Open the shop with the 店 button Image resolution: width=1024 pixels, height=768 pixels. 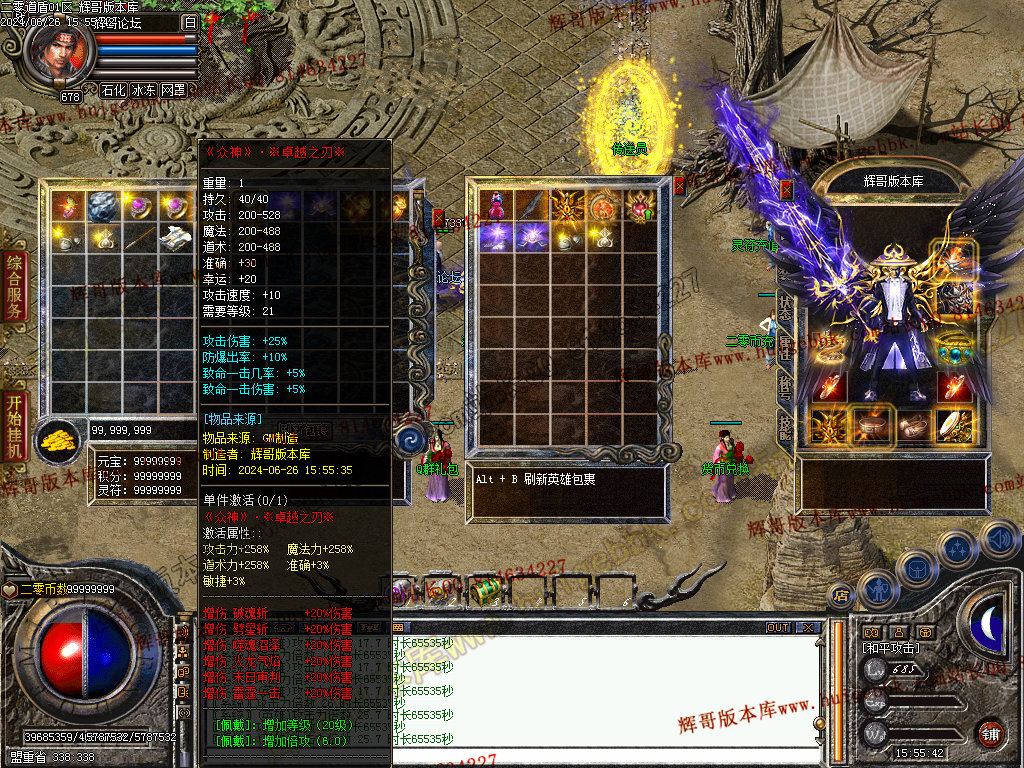839,592
